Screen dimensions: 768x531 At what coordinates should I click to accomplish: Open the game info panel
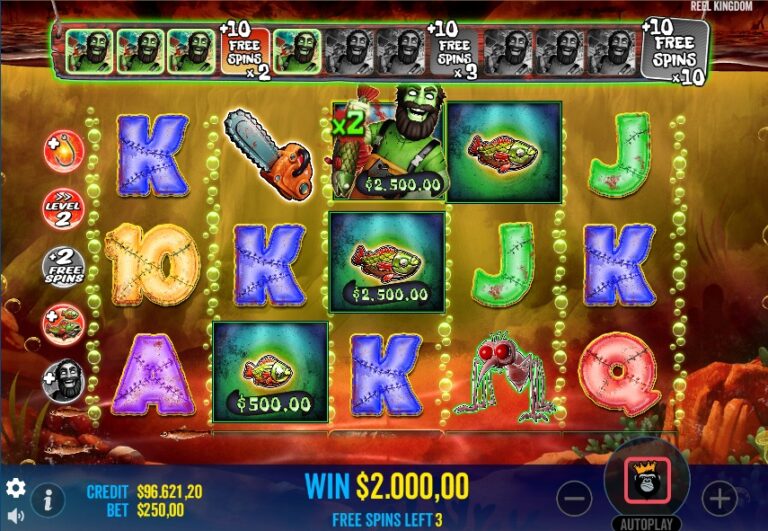48,499
